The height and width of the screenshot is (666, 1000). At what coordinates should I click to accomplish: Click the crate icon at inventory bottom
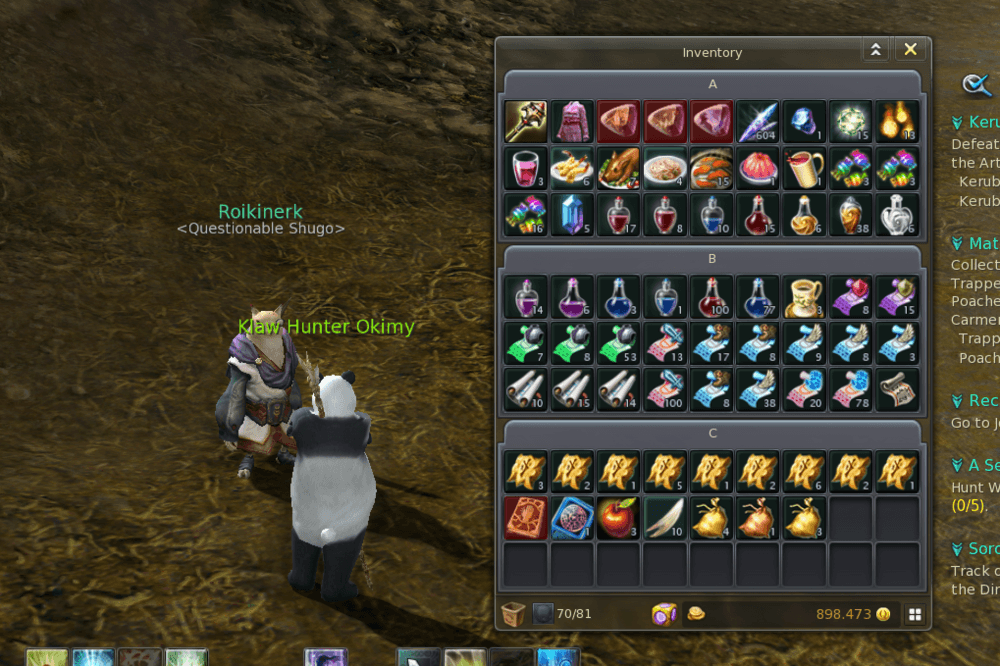pos(513,613)
